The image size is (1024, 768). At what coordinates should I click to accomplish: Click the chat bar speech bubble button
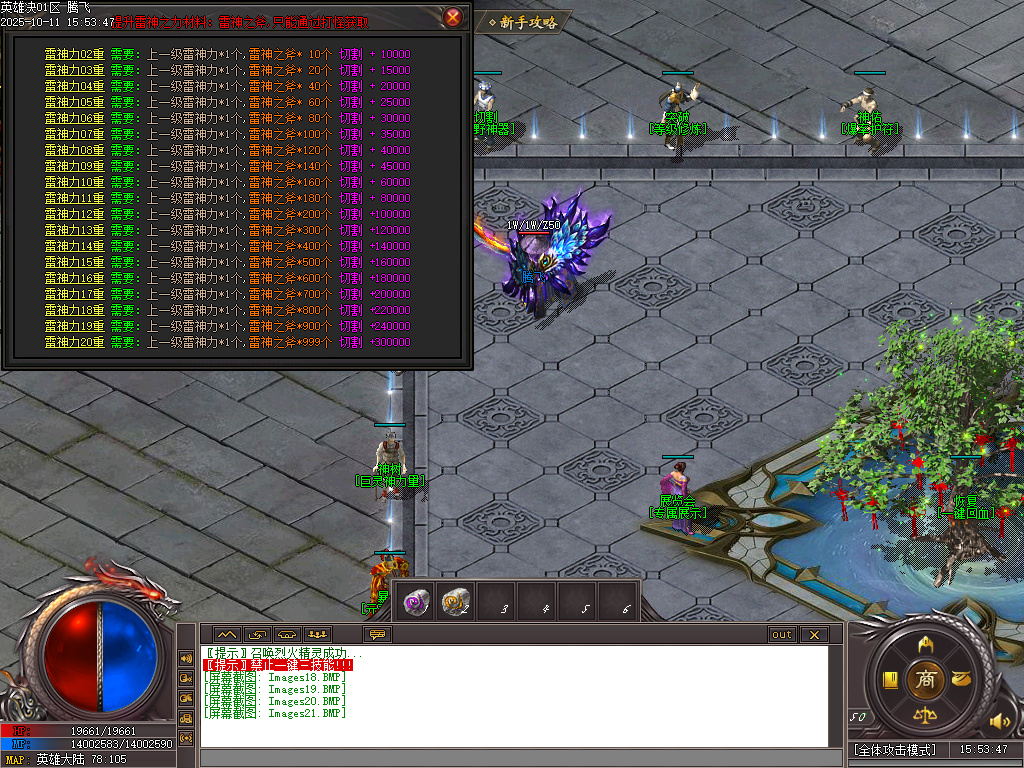point(378,635)
